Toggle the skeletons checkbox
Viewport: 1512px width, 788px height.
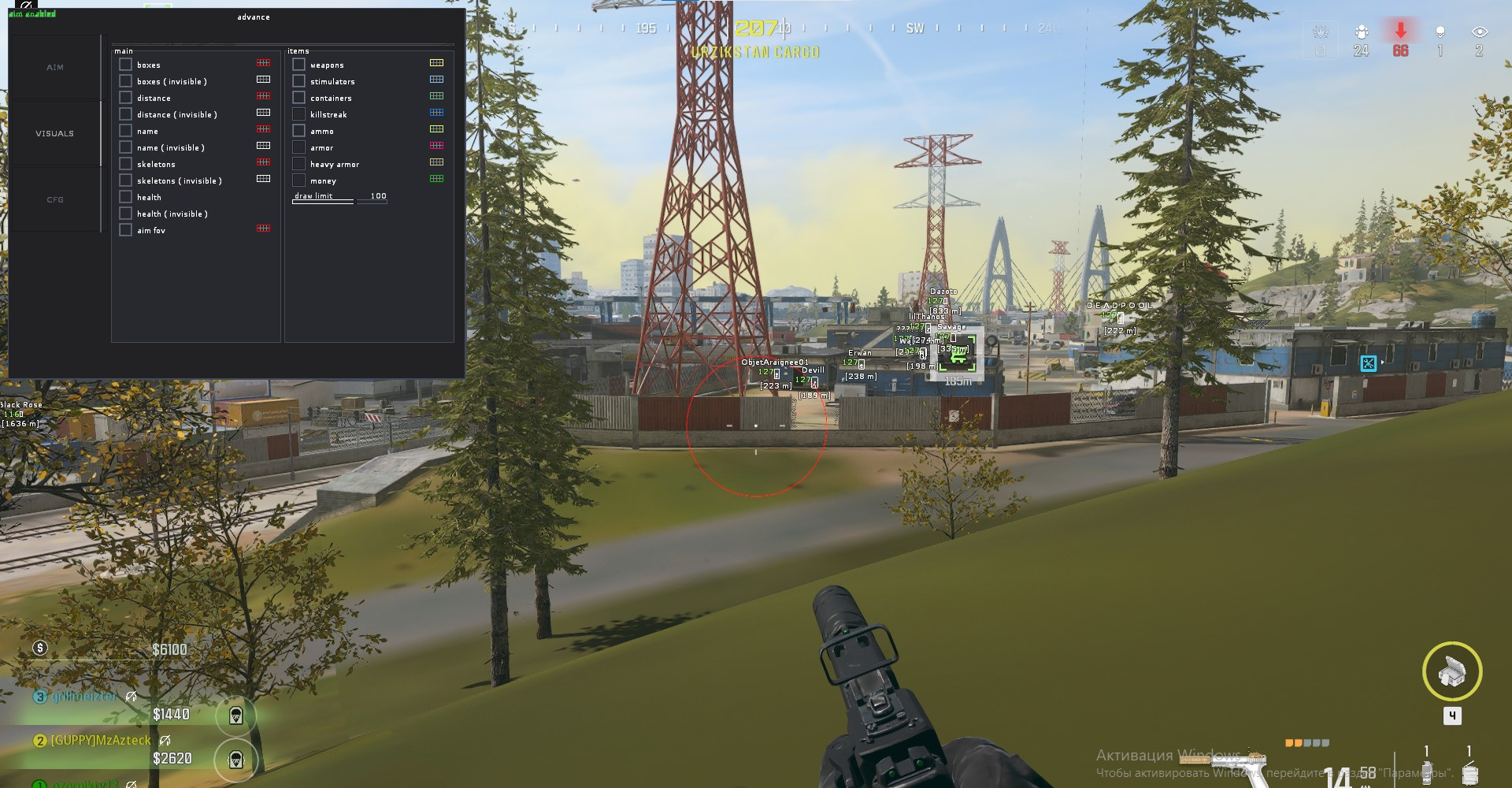(125, 164)
